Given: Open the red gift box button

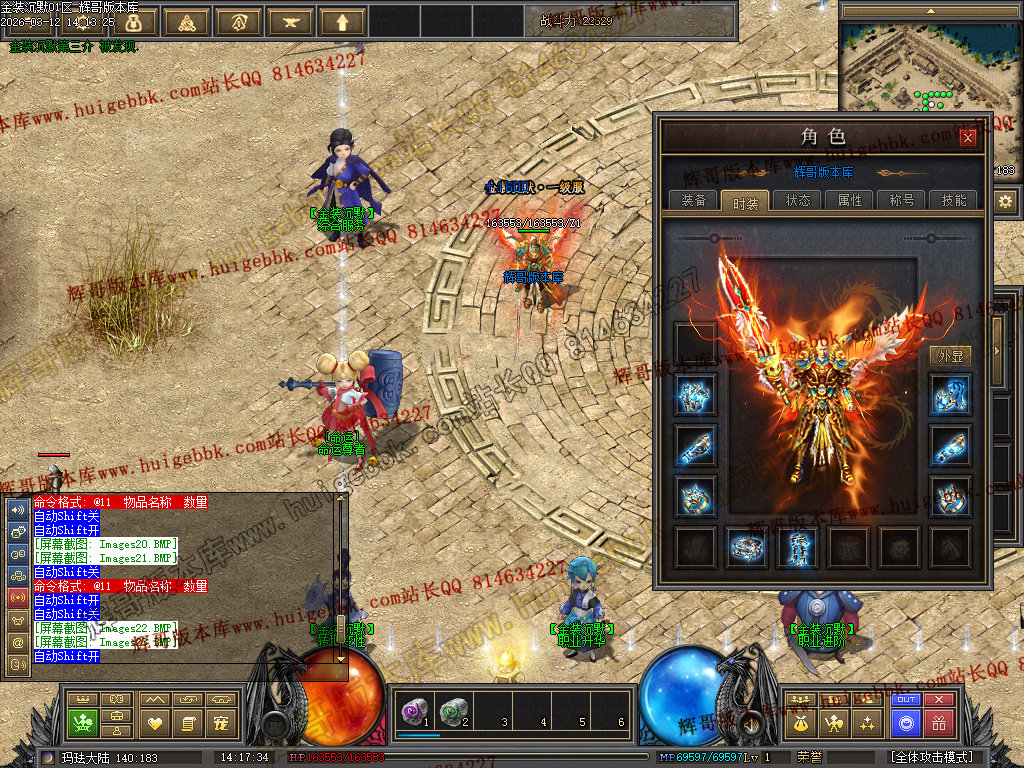Looking at the screenshot, I should [x=938, y=722].
